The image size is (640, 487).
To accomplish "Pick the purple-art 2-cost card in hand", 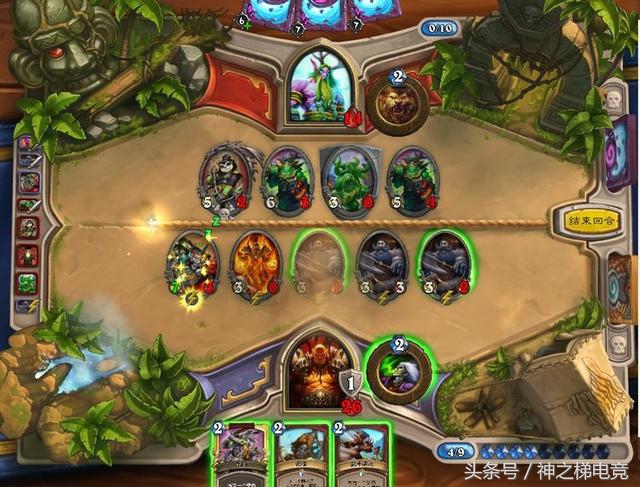I will tap(240, 455).
